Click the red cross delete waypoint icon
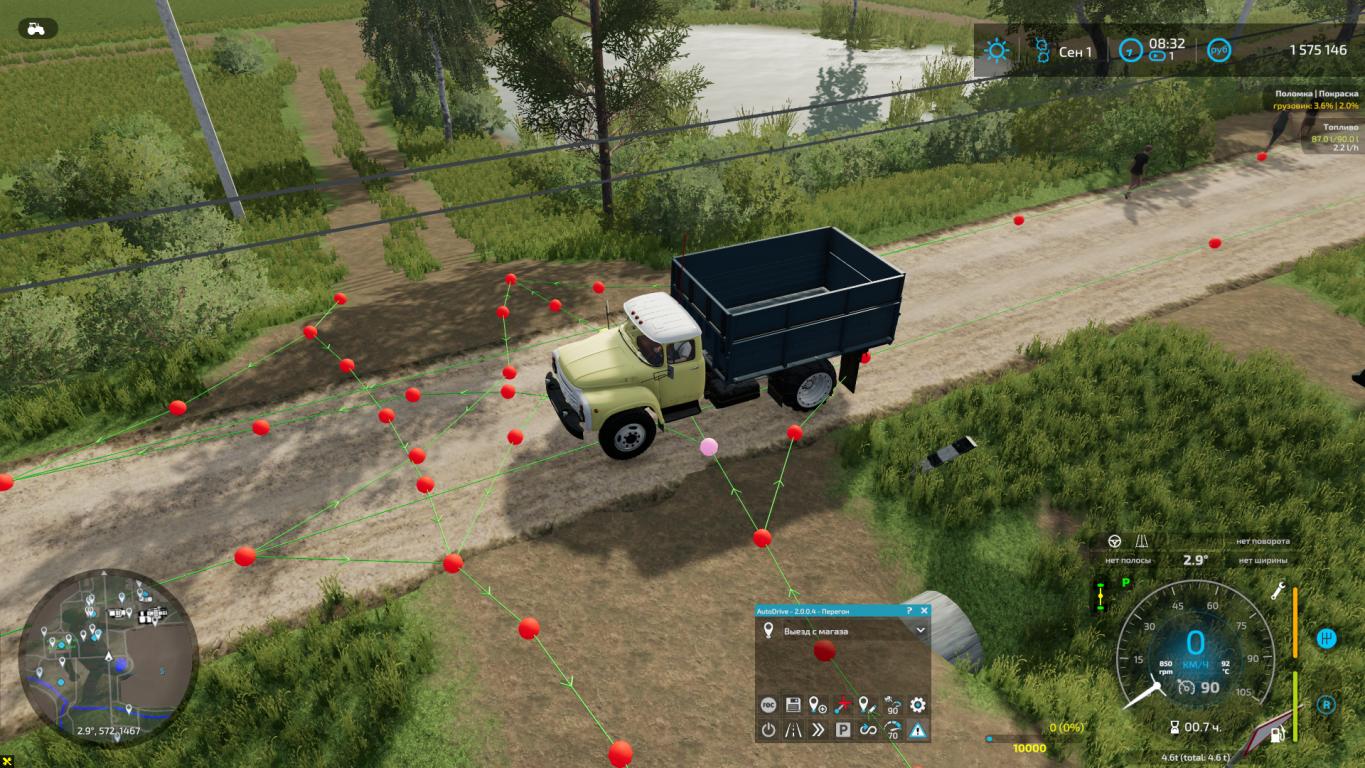The height and width of the screenshot is (768, 1365). (x=843, y=705)
